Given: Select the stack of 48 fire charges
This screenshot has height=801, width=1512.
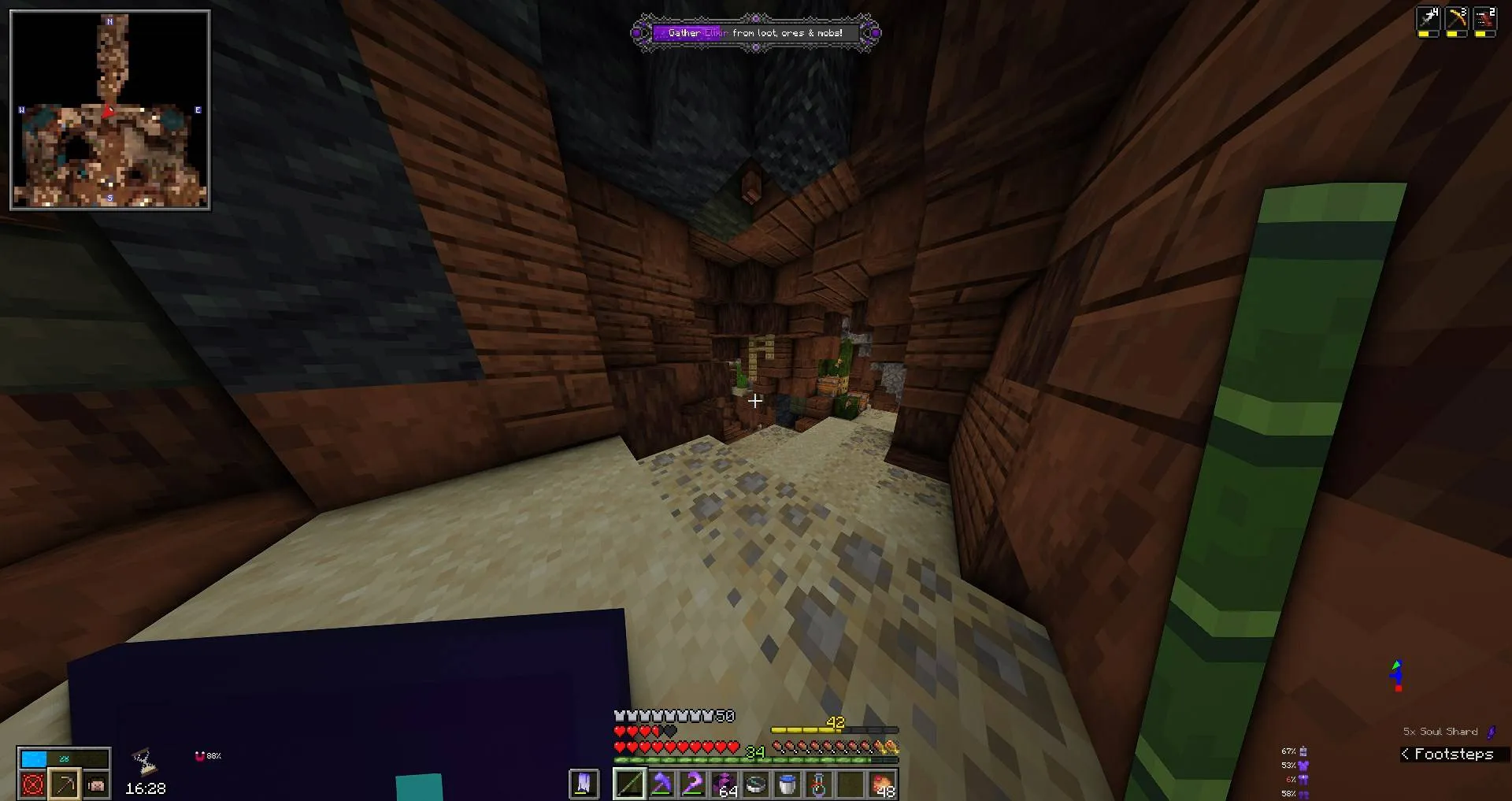Looking at the screenshot, I should [882, 784].
